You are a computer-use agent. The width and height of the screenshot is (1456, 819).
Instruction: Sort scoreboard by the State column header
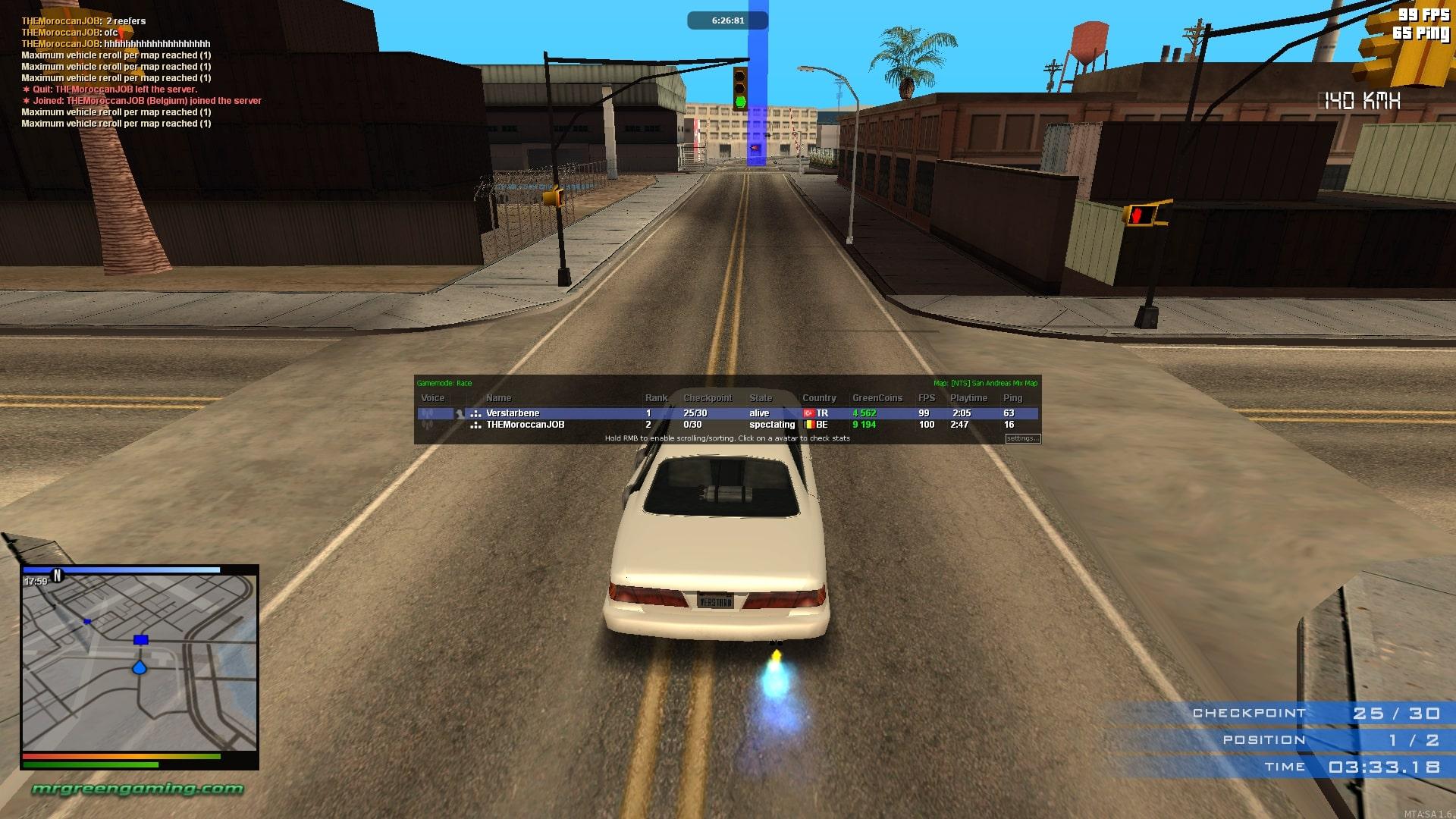pos(761,398)
